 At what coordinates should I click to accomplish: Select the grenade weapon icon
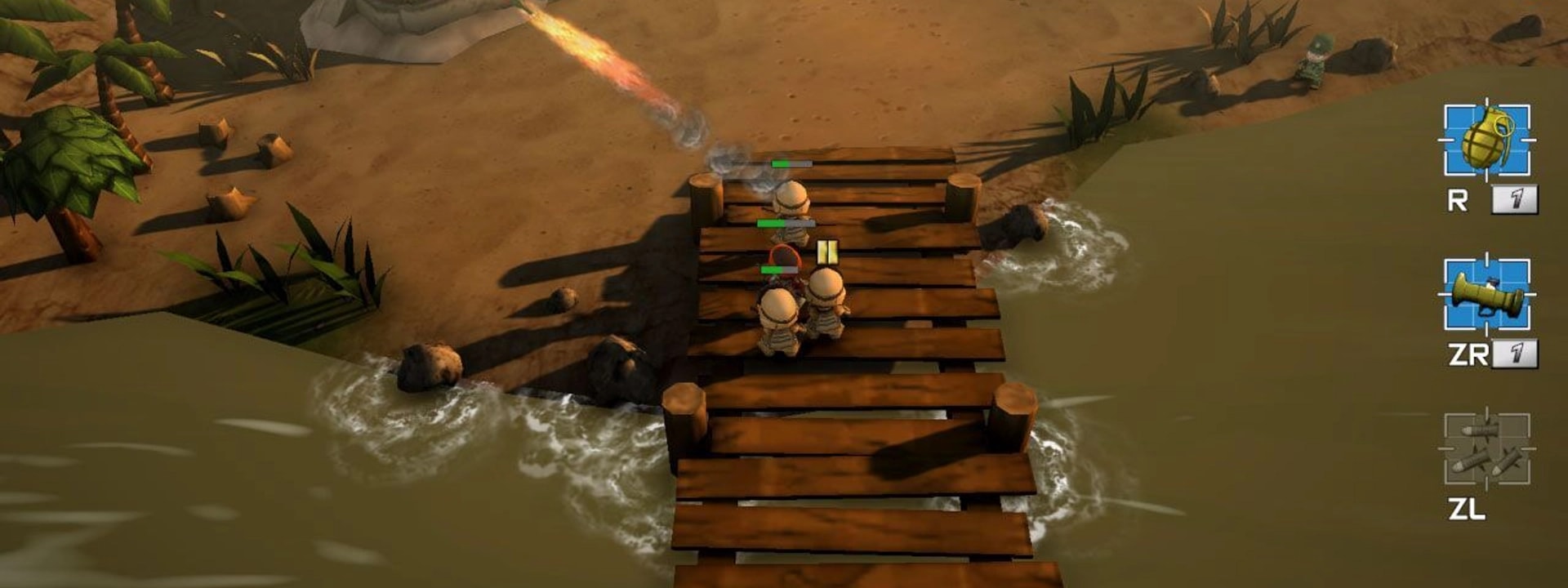pos(1486,140)
